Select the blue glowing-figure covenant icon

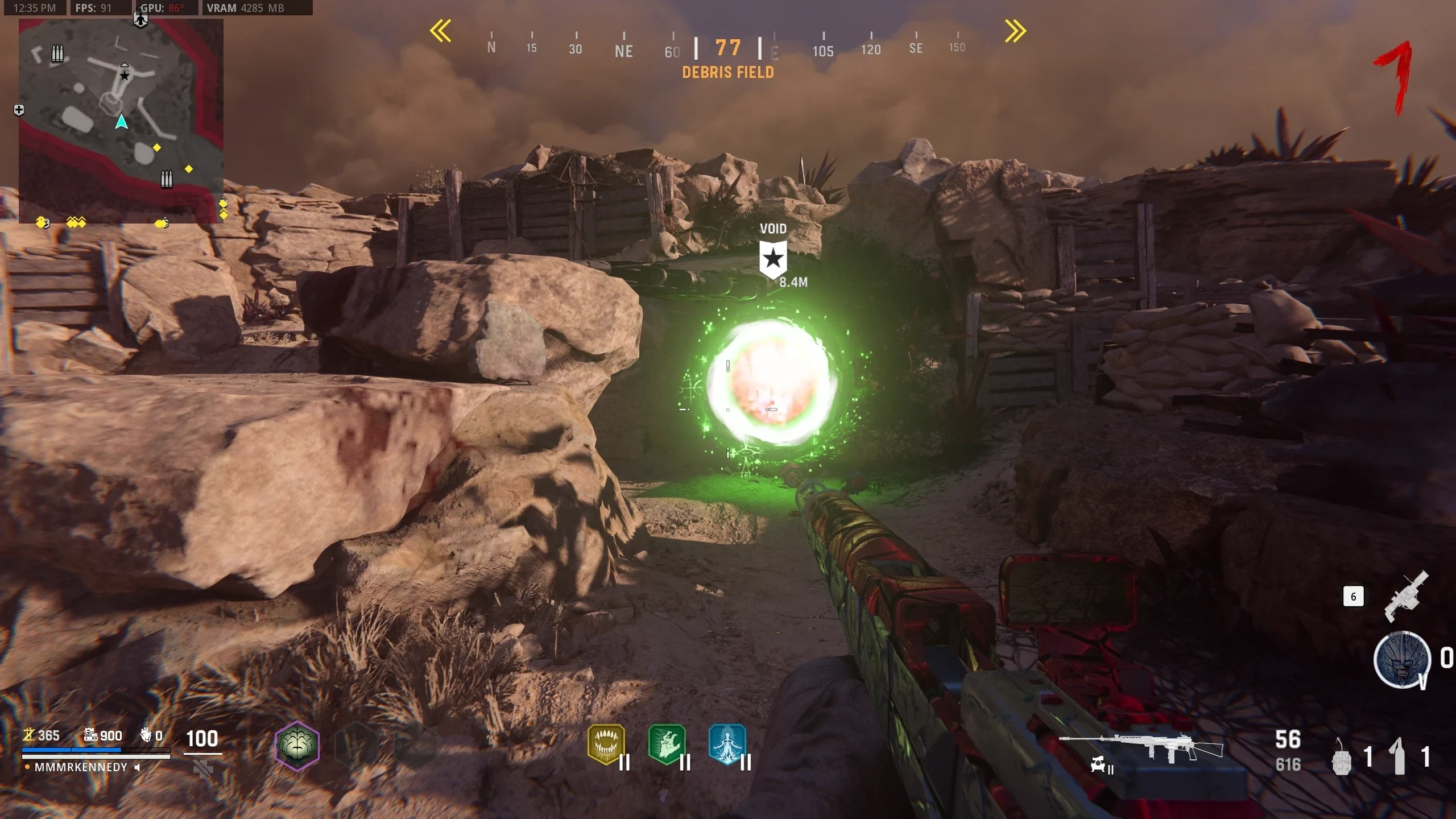click(727, 744)
